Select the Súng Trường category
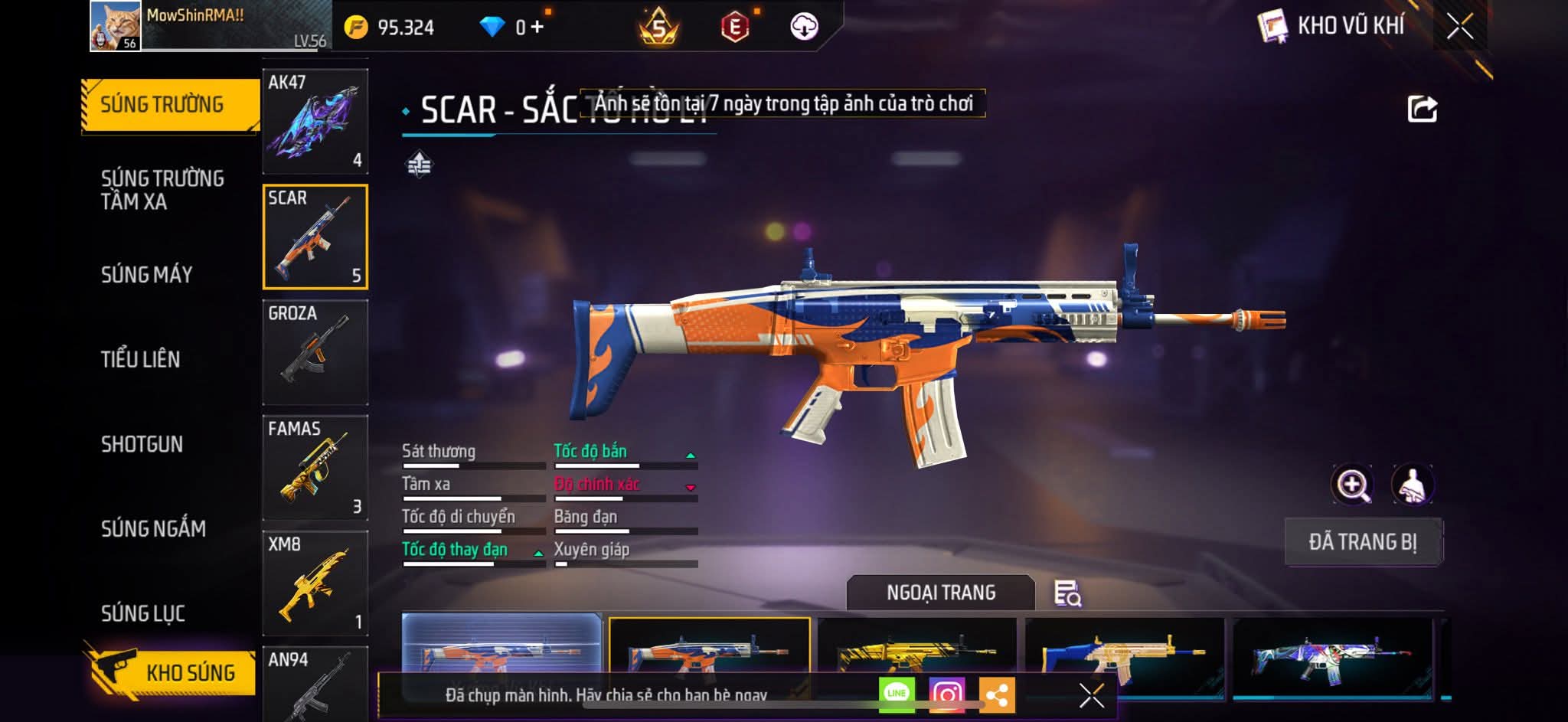Screen dimensions: 1568x722 (x=162, y=105)
